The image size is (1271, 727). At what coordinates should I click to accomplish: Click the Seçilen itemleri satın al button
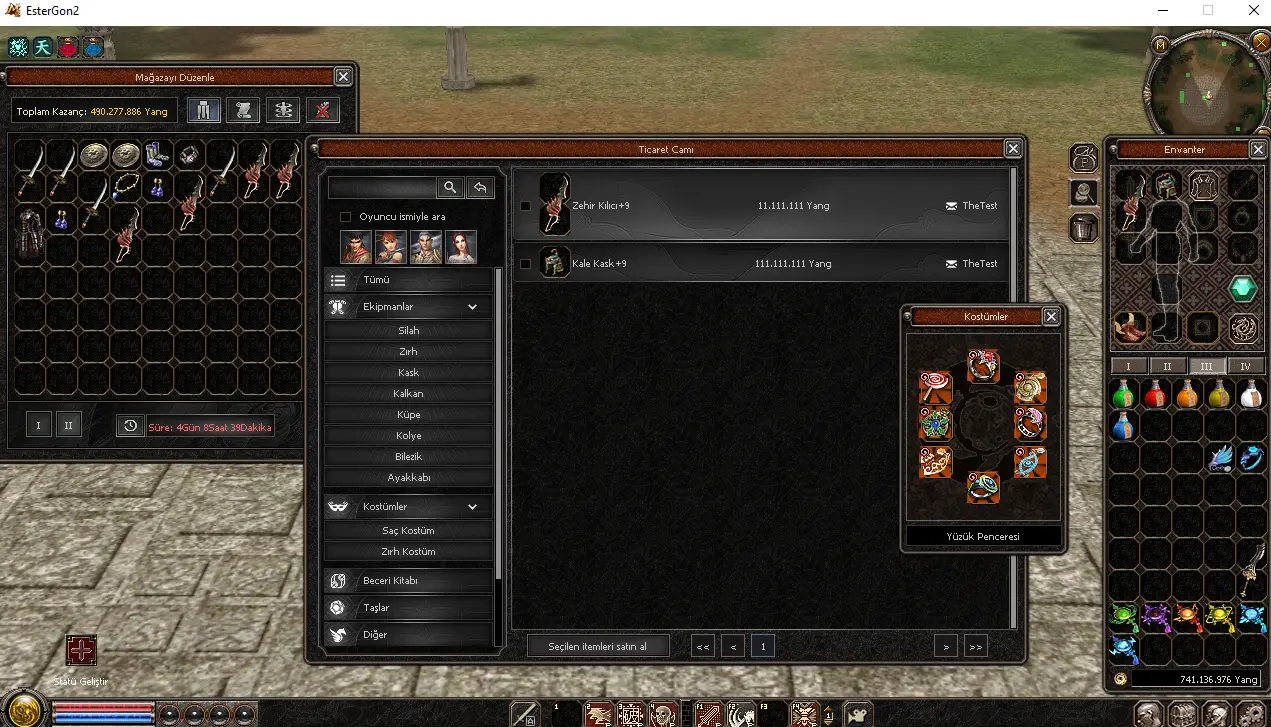(x=597, y=646)
